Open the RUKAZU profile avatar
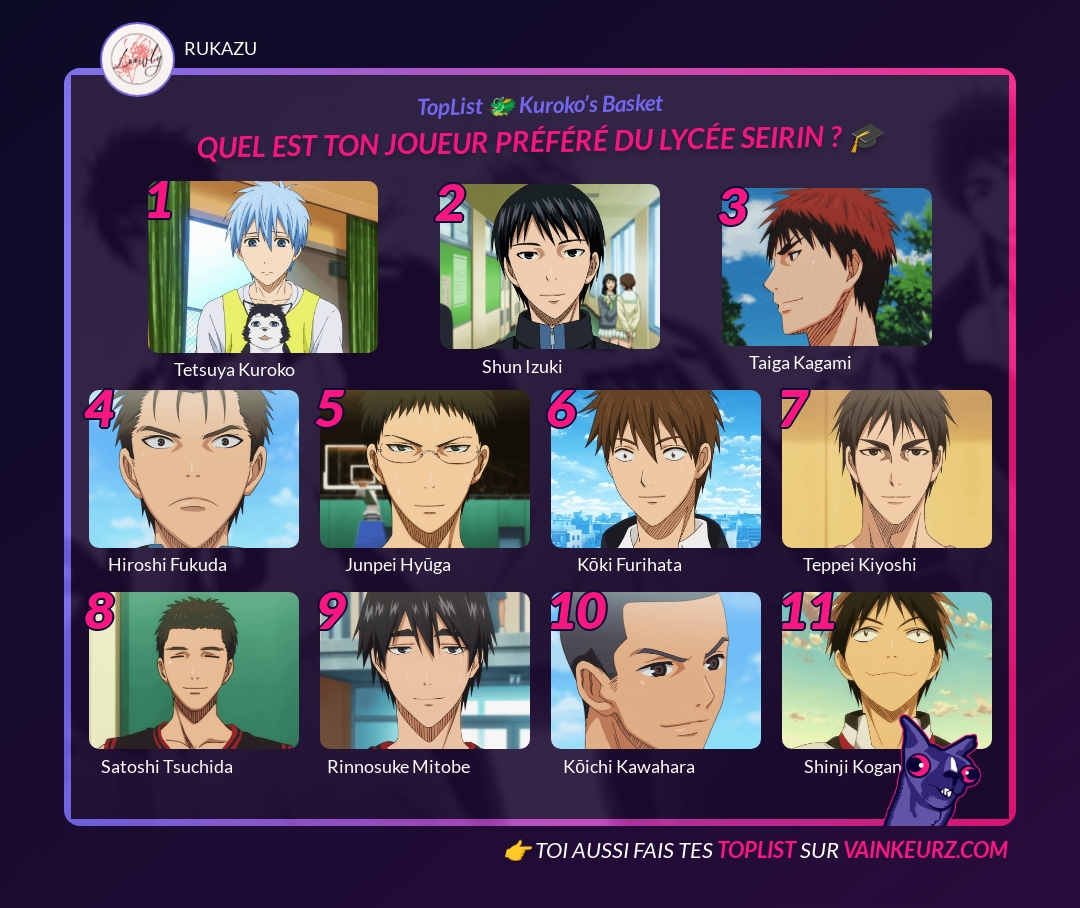 (x=138, y=59)
